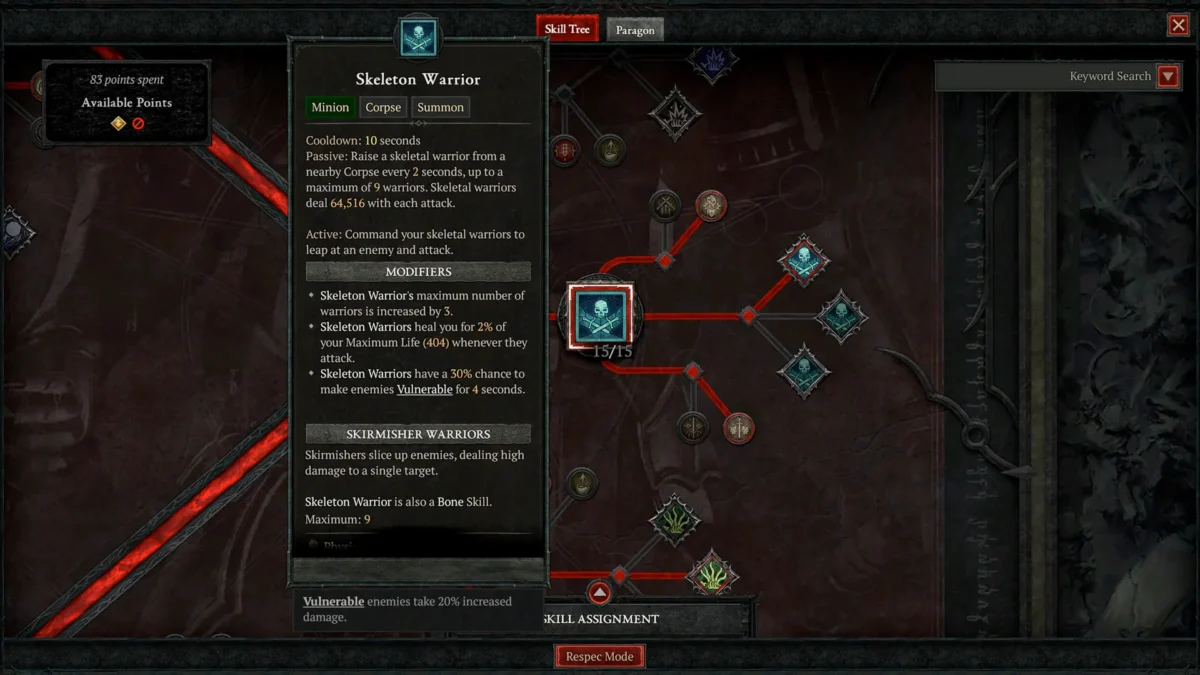The height and width of the screenshot is (675, 1200).
Task: Follow the underlined Vulnerable keyword link
Action: 424,389
